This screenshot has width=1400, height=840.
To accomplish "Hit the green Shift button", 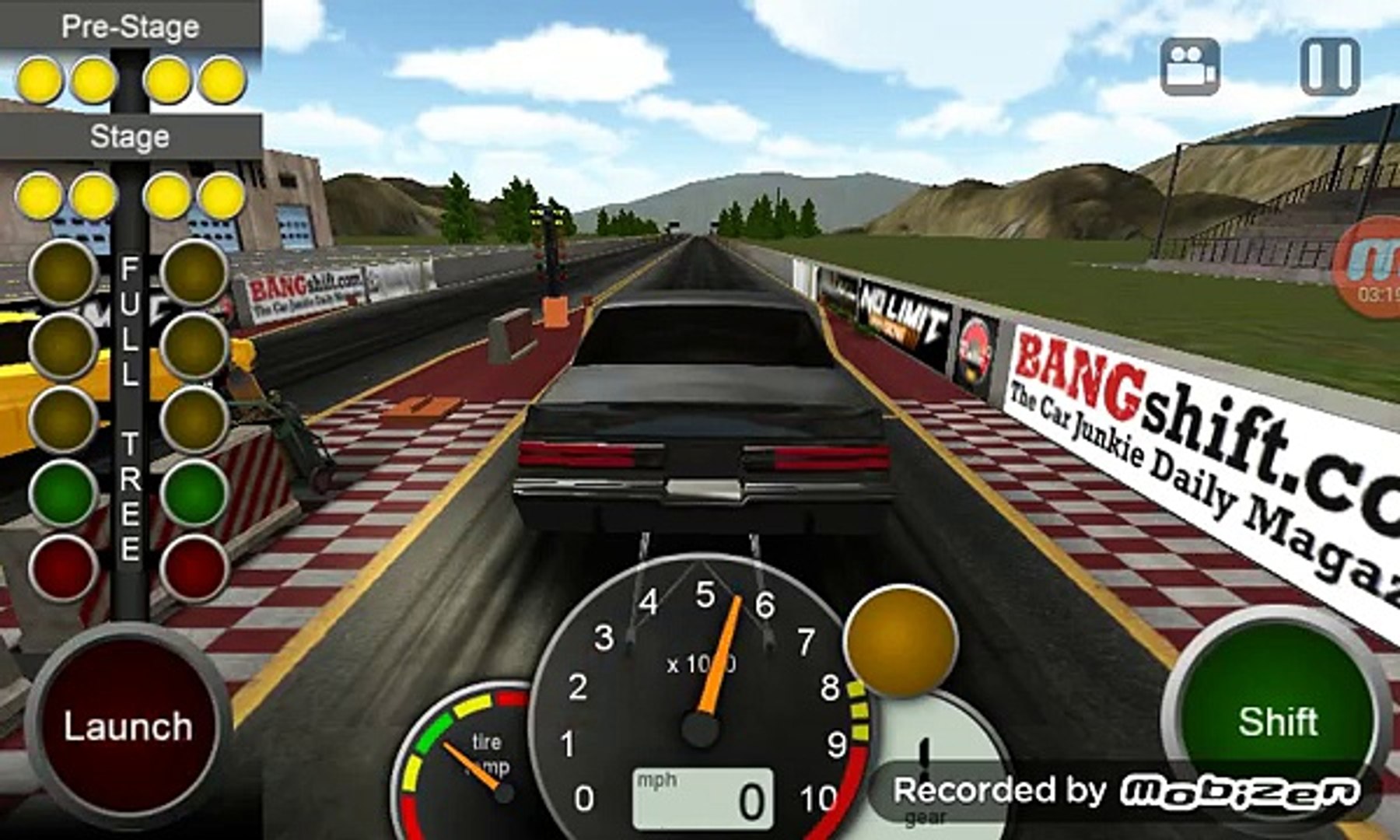I will click(x=1277, y=719).
